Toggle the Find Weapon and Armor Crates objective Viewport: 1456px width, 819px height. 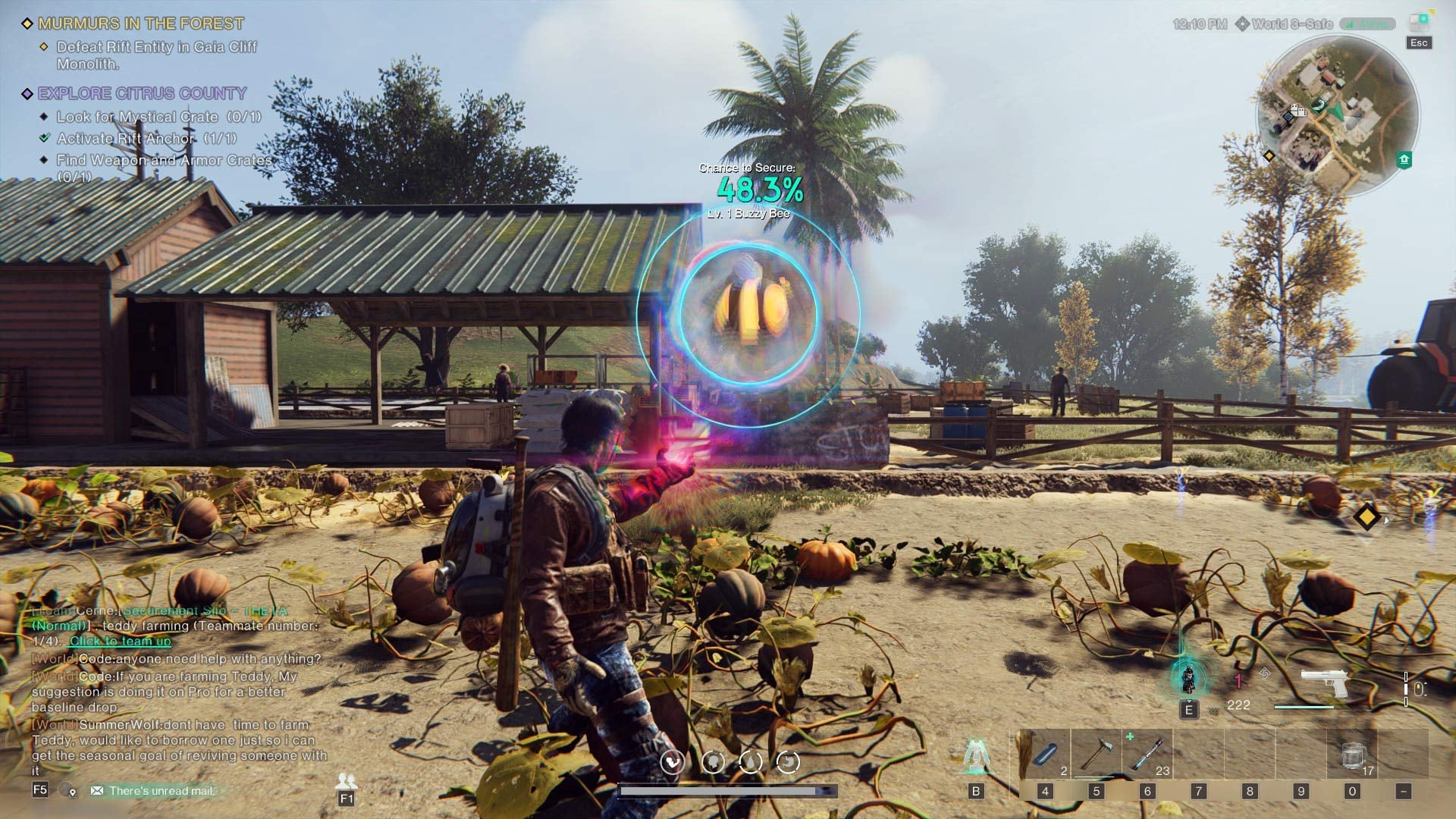44,160
